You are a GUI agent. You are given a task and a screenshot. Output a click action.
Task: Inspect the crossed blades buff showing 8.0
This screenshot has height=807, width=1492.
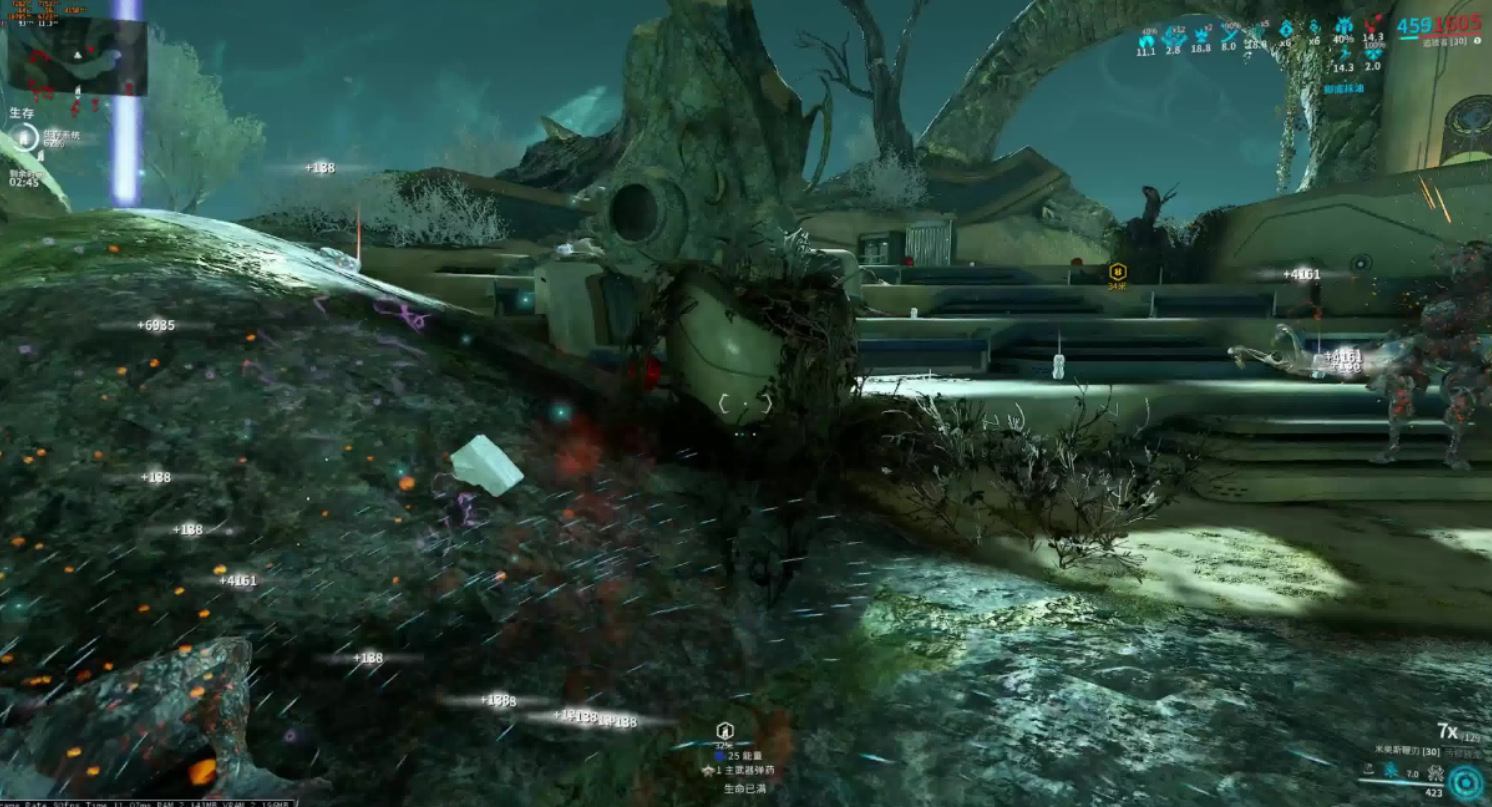click(x=1228, y=38)
